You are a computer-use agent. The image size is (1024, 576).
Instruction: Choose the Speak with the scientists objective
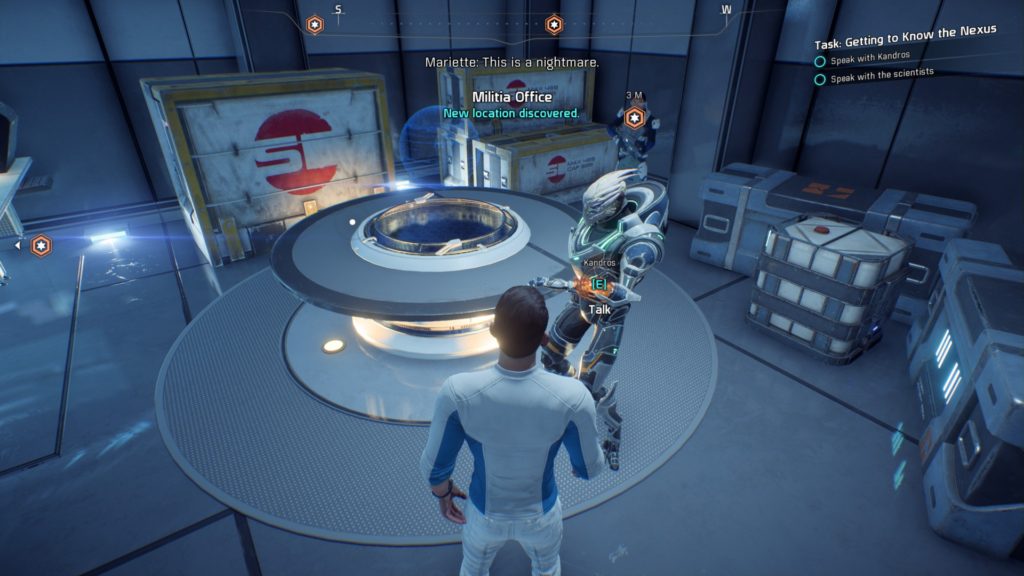881,79
